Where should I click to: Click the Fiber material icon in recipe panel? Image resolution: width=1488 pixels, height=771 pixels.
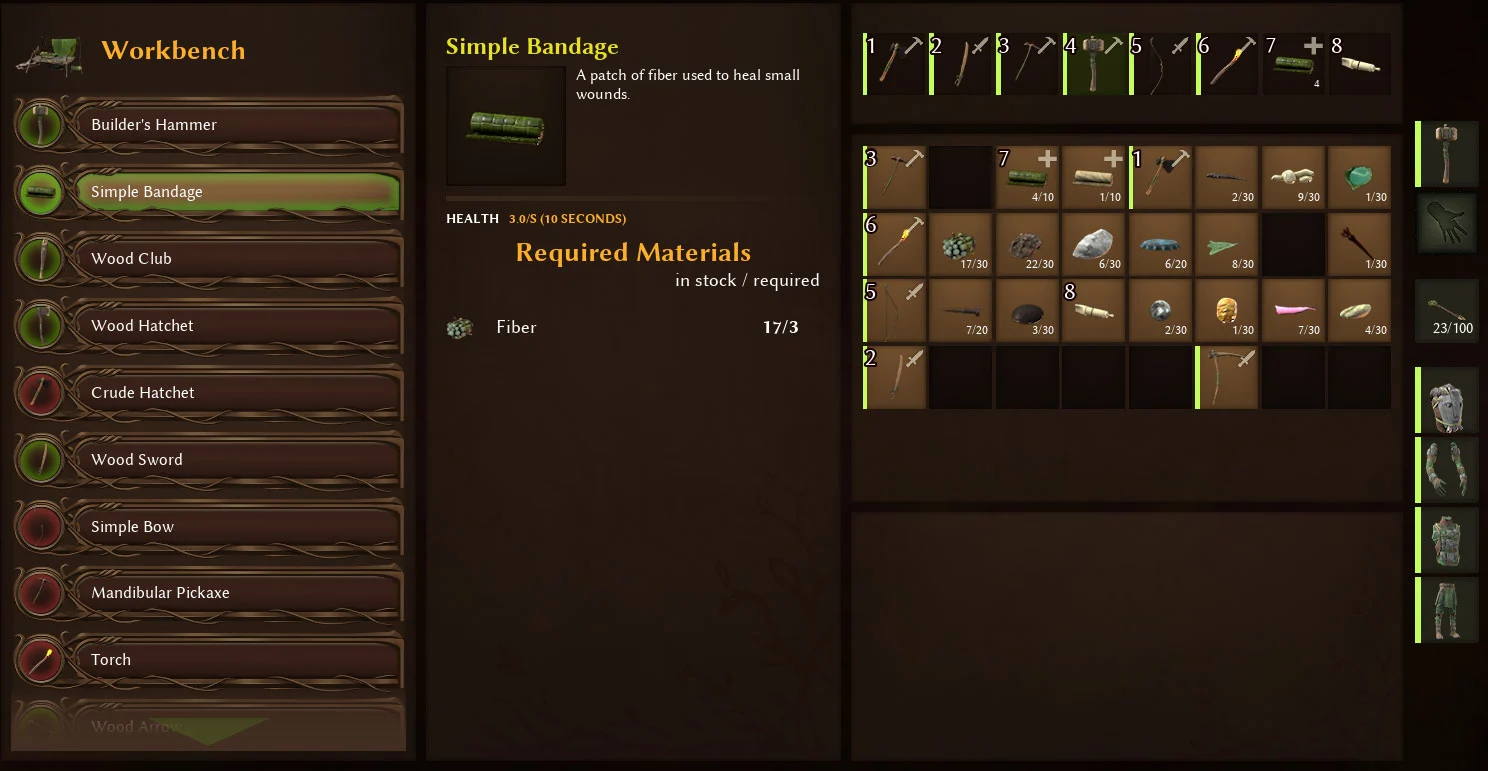(459, 327)
